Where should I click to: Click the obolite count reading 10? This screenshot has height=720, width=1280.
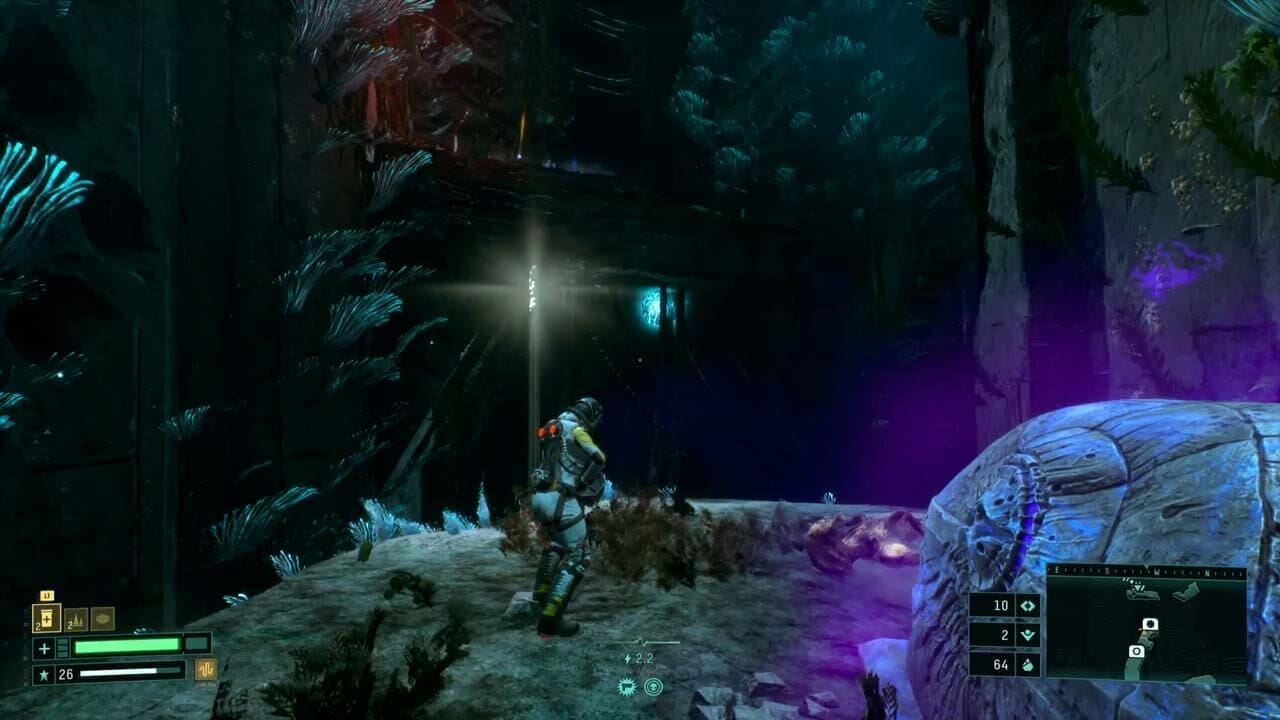(x=1003, y=605)
